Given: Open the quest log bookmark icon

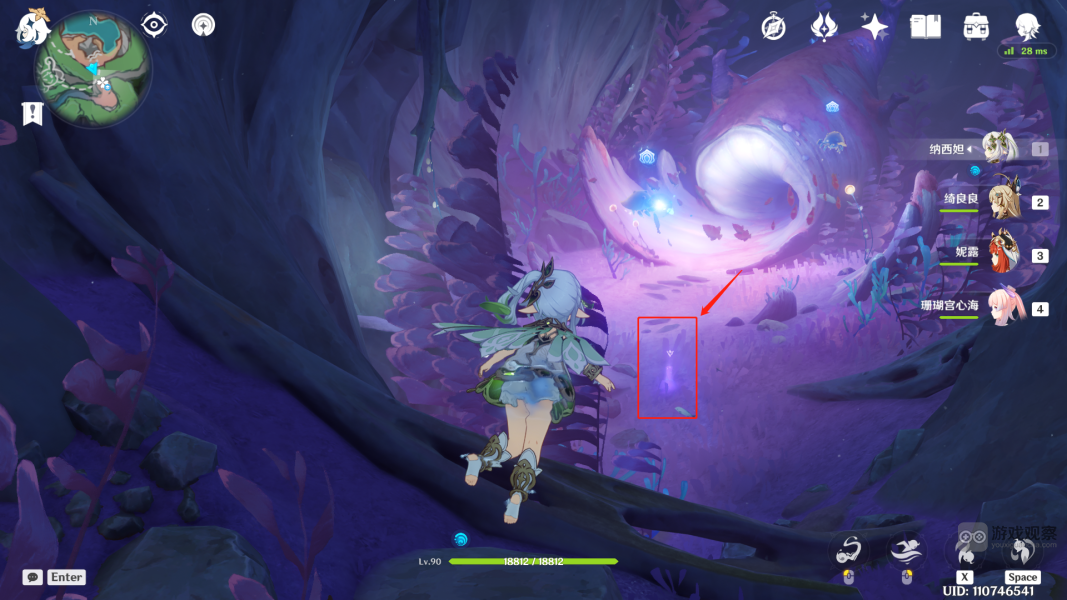Looking at the screenshot, I should pyautogui.click(x=33, y=113).
